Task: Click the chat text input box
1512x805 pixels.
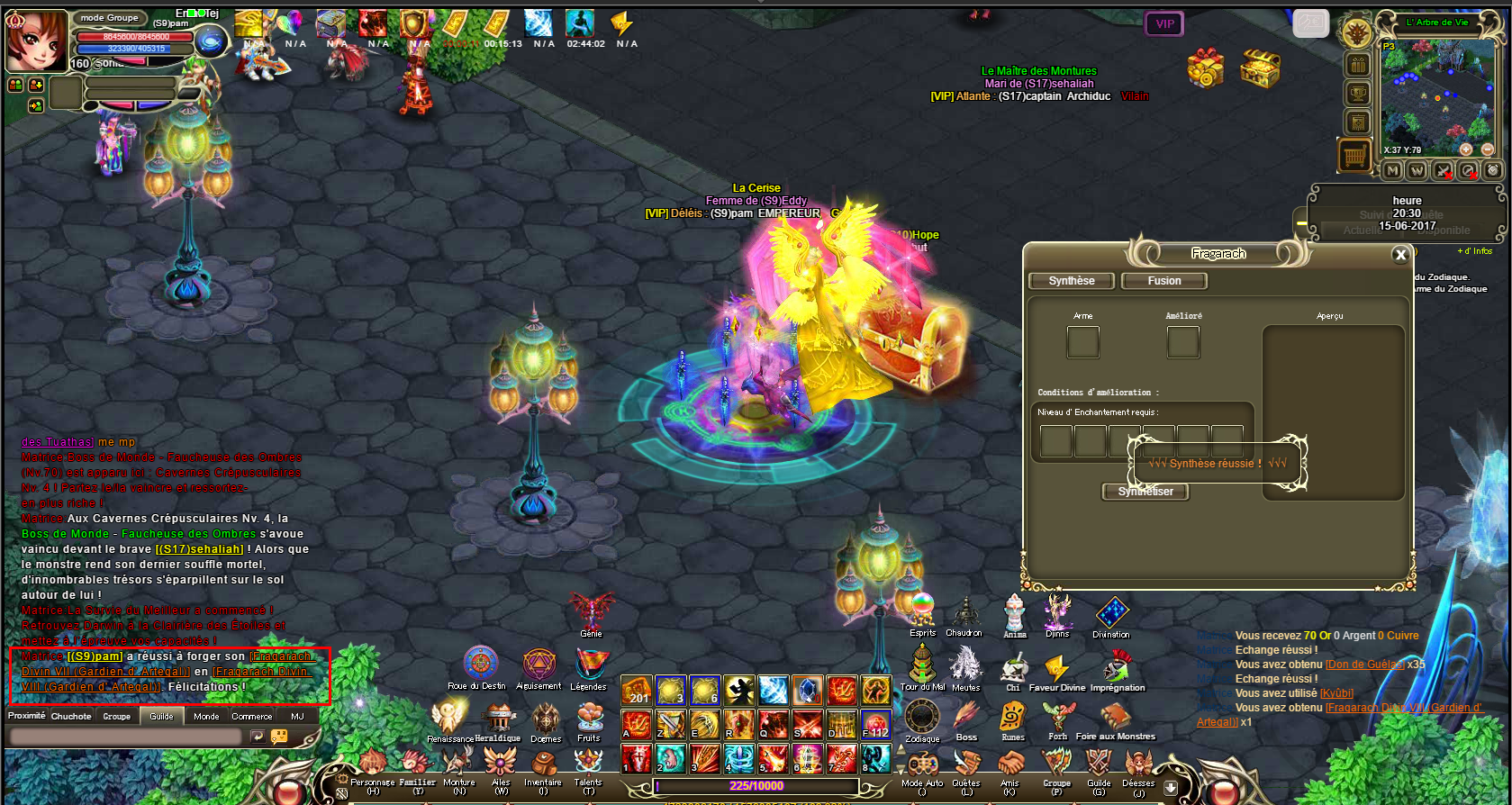Action: click(x=126, y=737)
